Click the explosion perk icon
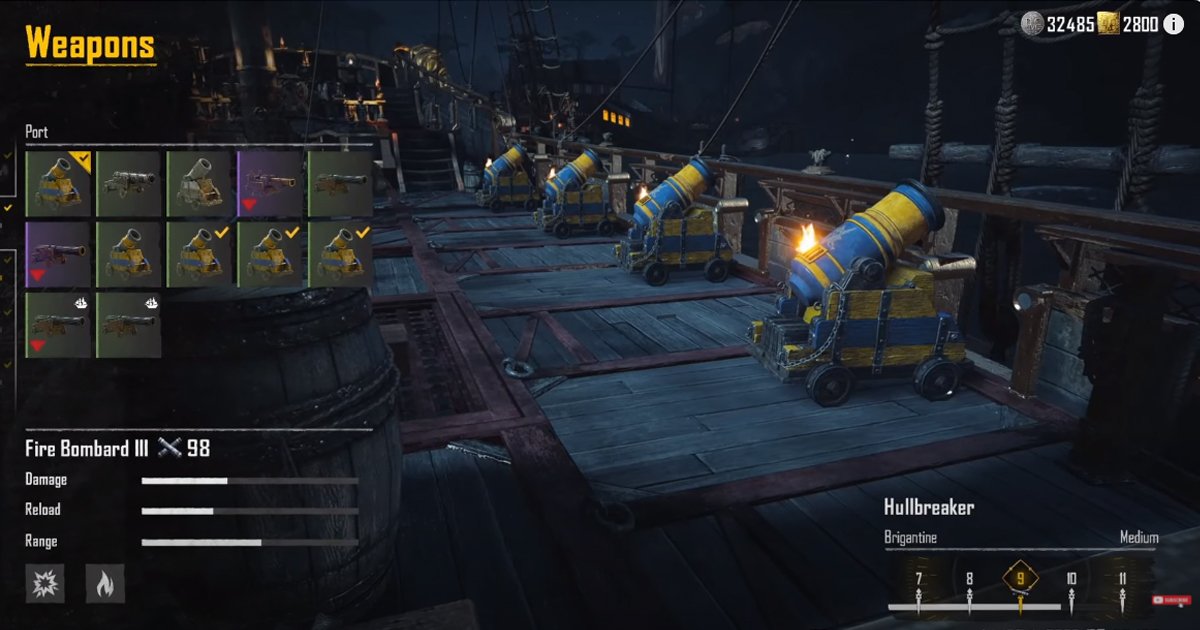 (x=45, y=582)
